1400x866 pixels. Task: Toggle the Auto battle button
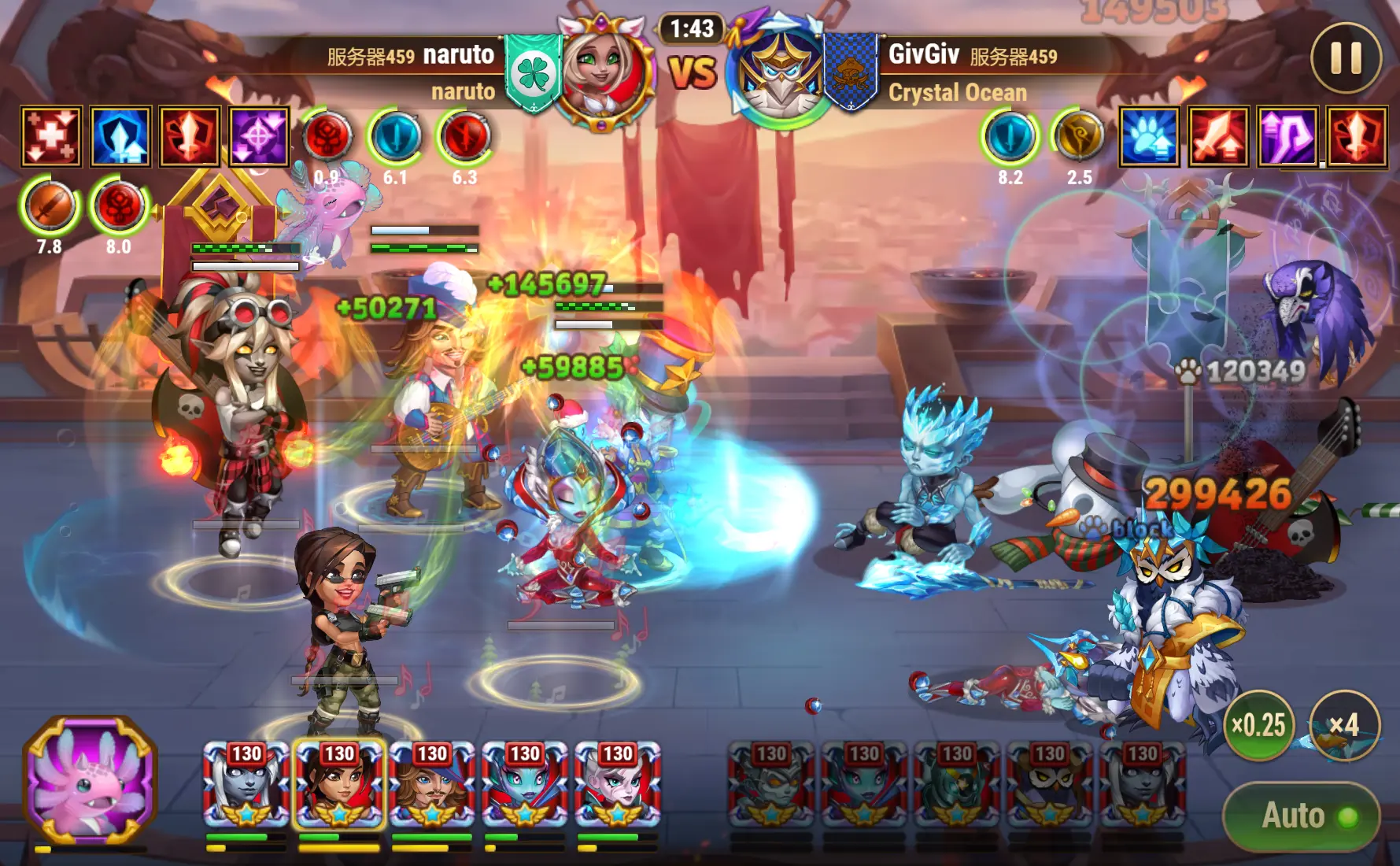tap(1301, 816)
